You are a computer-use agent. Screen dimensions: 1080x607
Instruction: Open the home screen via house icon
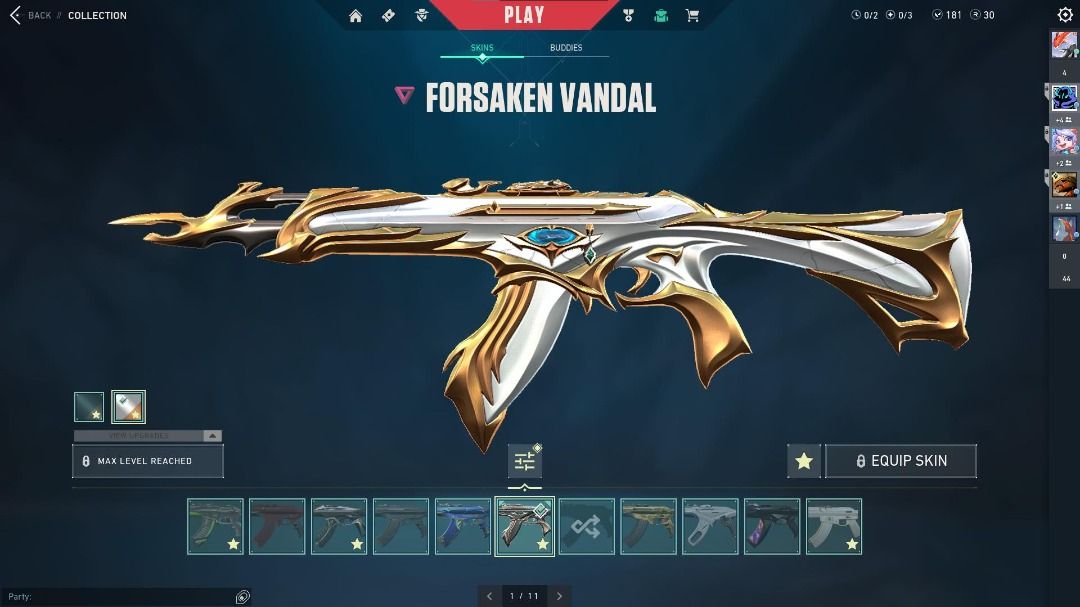coord(356,15)
